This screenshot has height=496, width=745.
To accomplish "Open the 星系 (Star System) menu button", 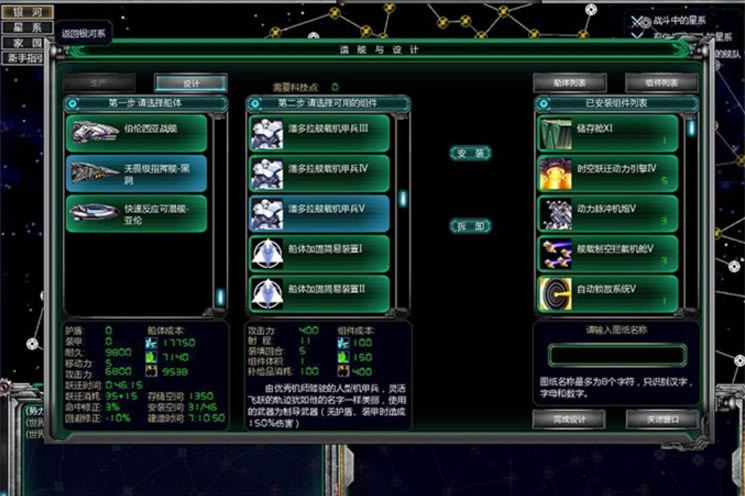I will (26, 27).
